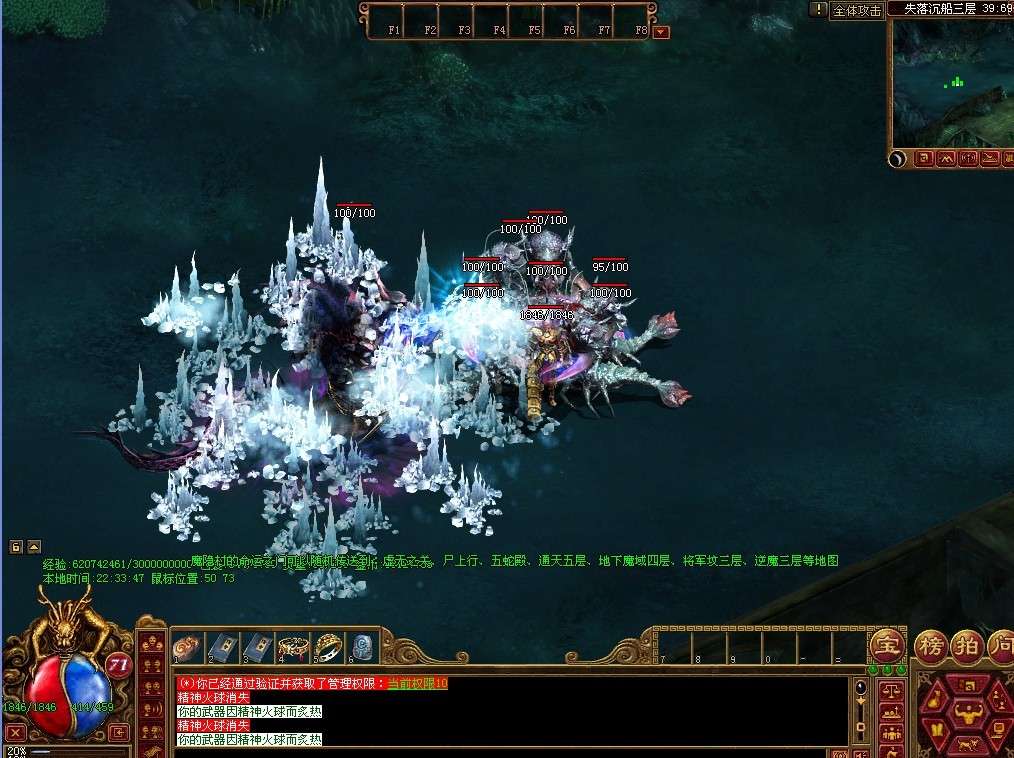Viewport: 1014px width, 758px height.
Task: Click the up-arrow toggle above the experience text
Action: pos(34,547)
